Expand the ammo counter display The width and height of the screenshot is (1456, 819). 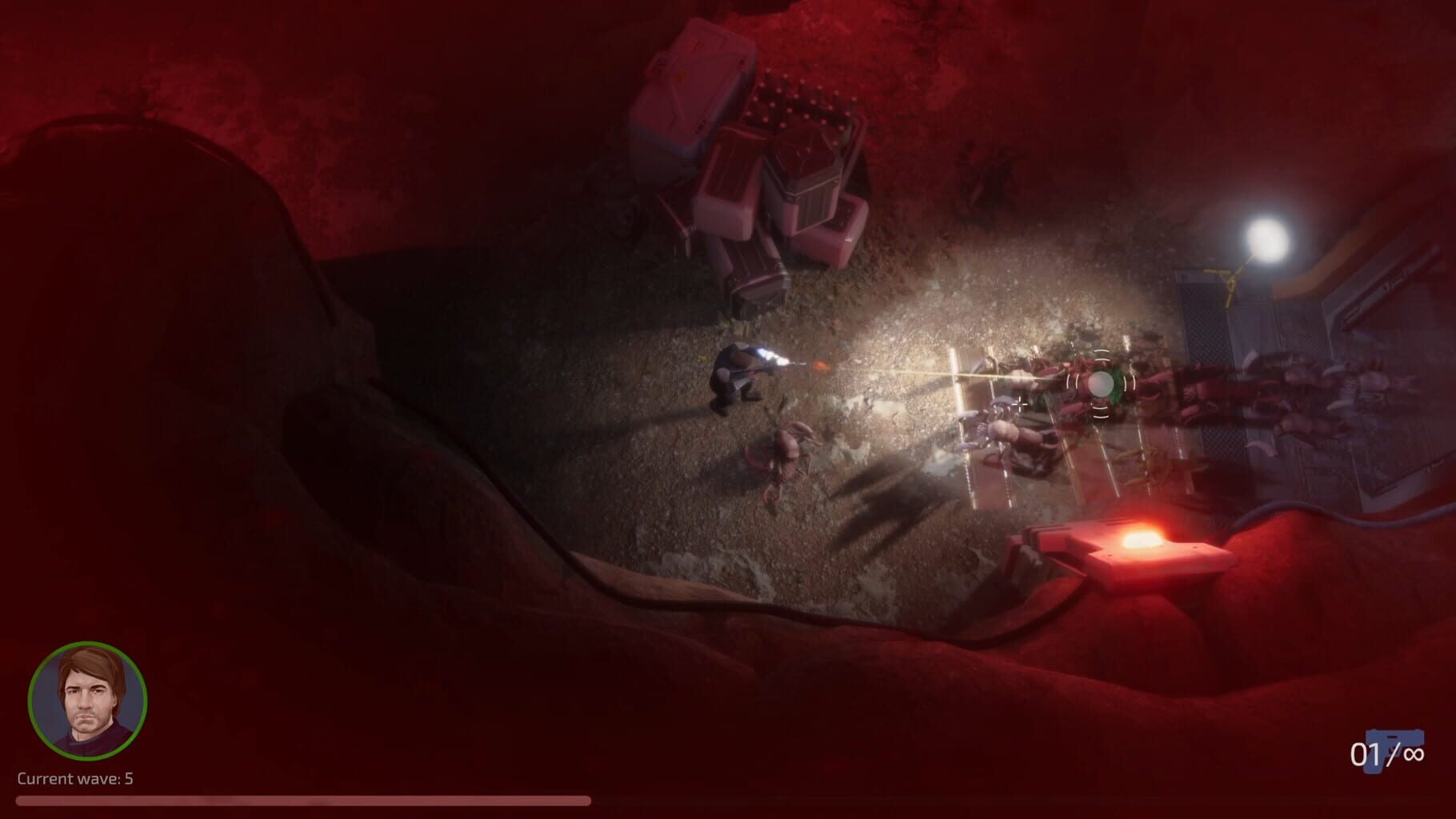[1388, 750]
